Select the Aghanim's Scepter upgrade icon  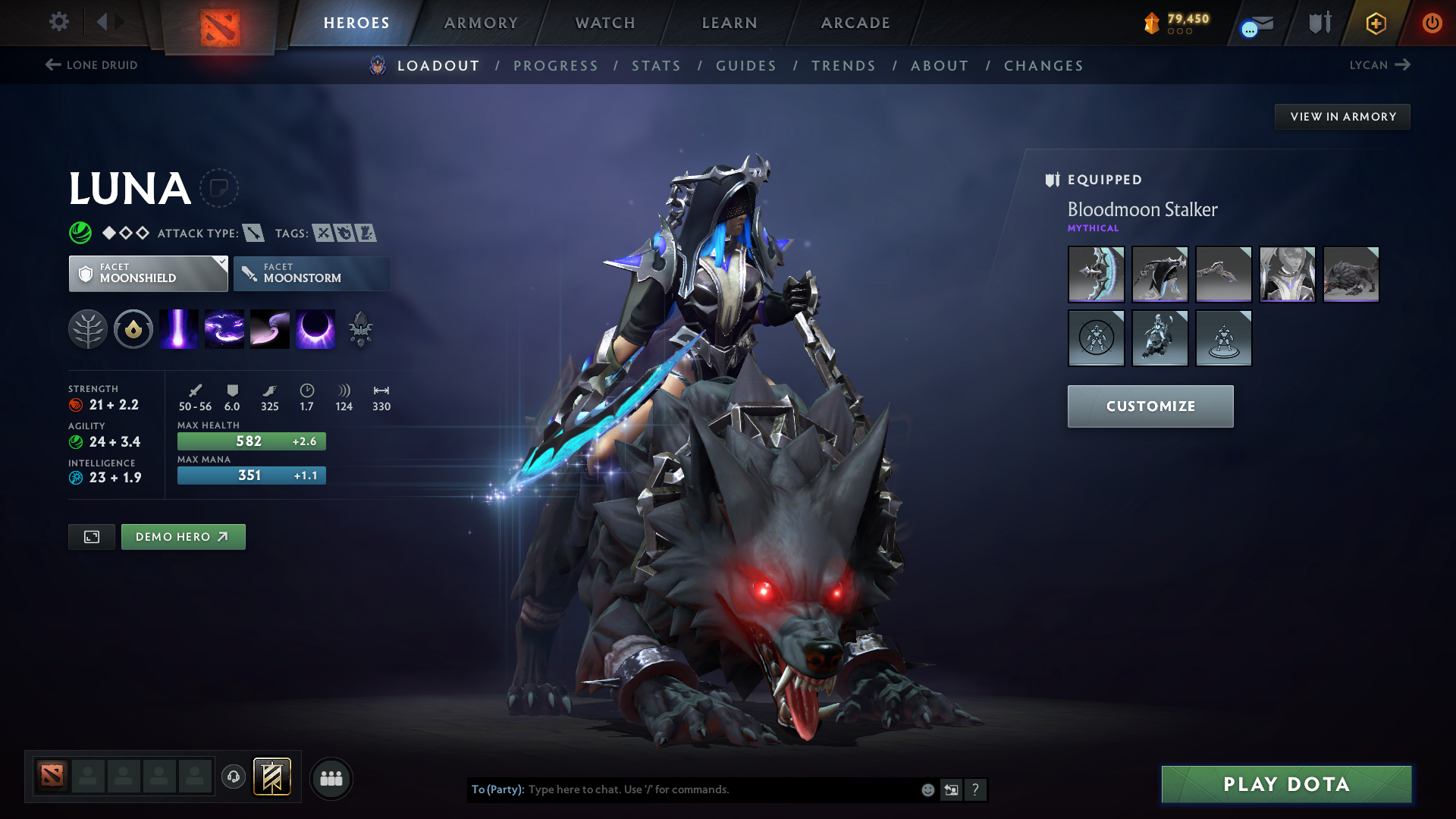(x=362, y=328)
